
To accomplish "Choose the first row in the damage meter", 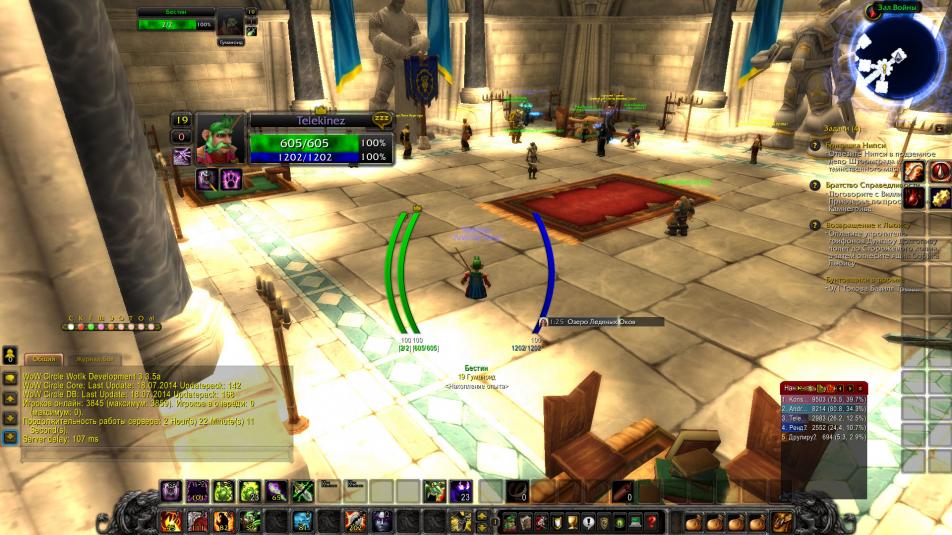I will click(822, 399).
